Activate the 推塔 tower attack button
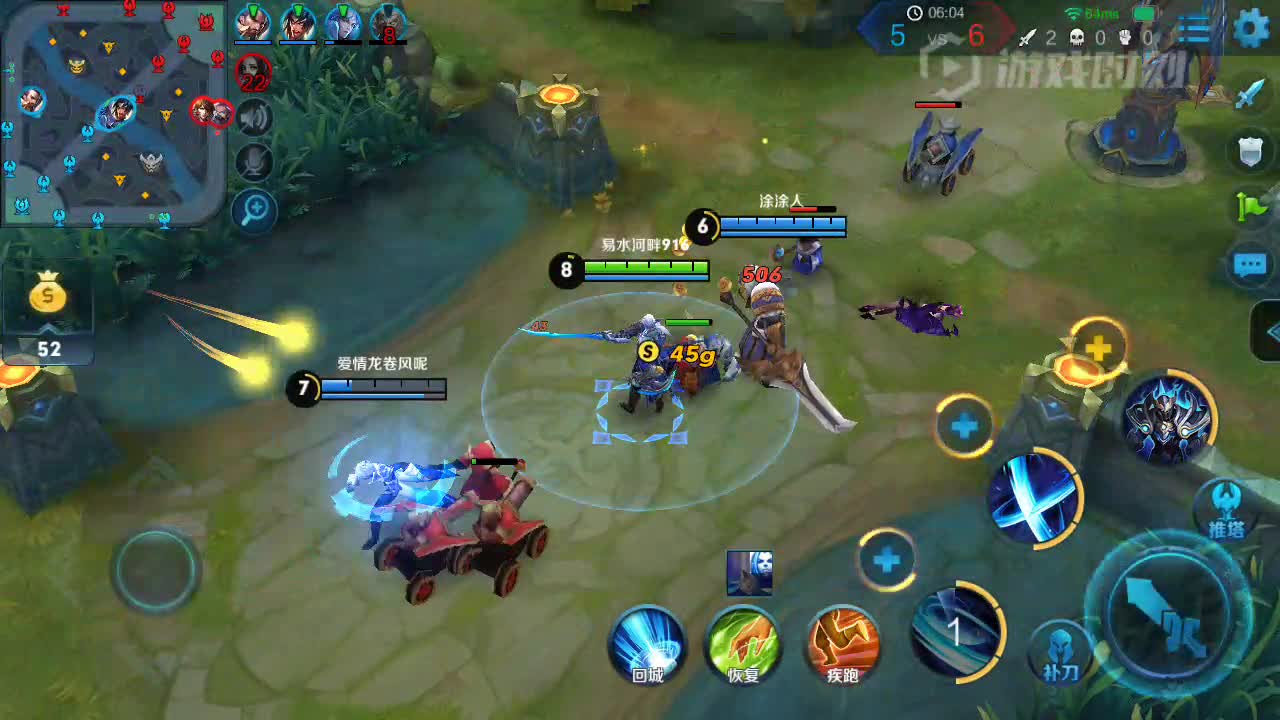 tap(1225, 508)
